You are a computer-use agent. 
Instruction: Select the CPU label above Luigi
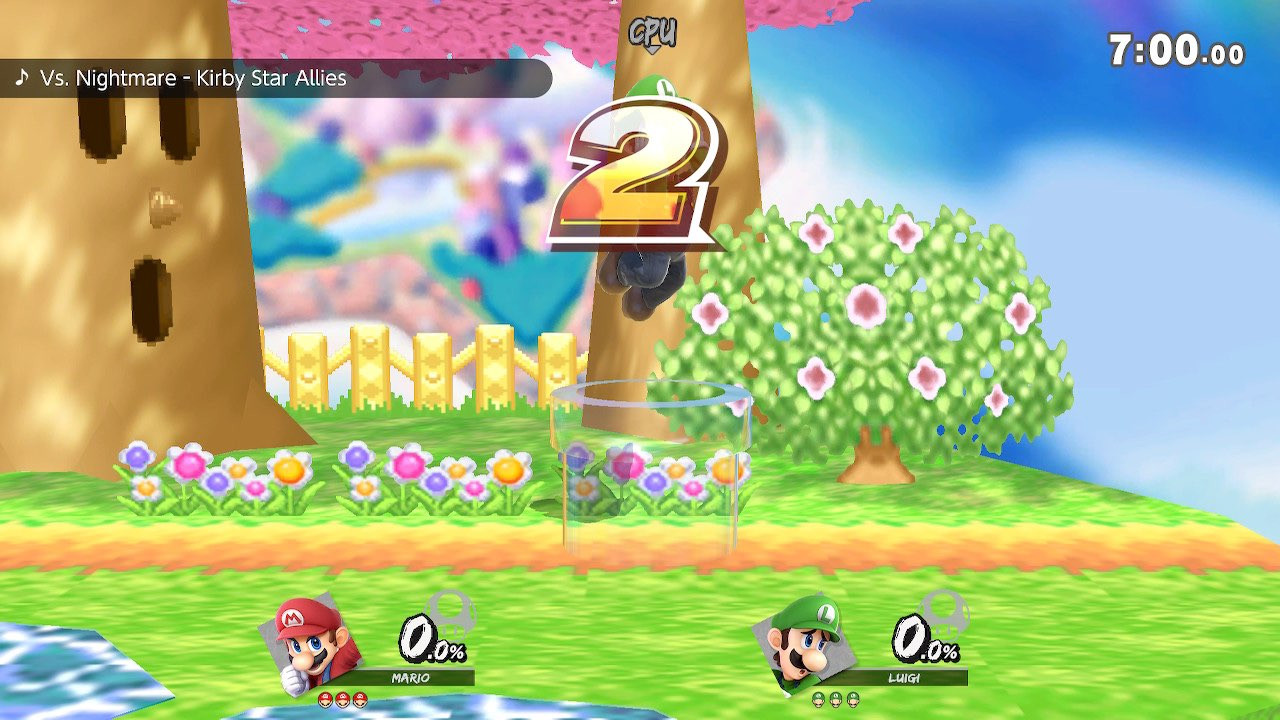pos(652,32)
